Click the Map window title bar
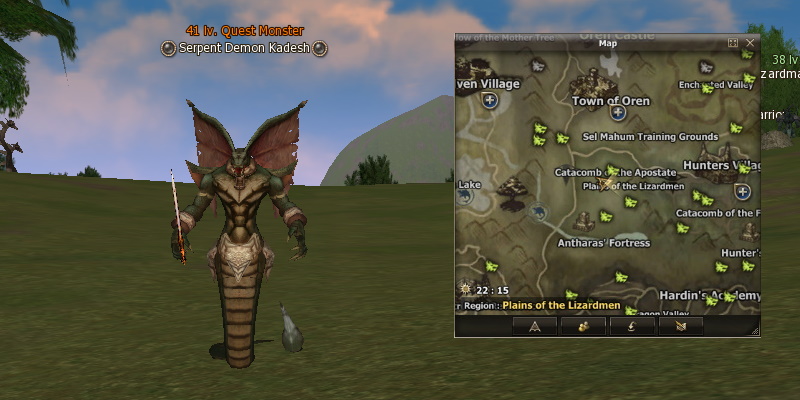Image resolution: width=800 pixels, height=400 pixels. pyautogui.click(x=607, y=43)
